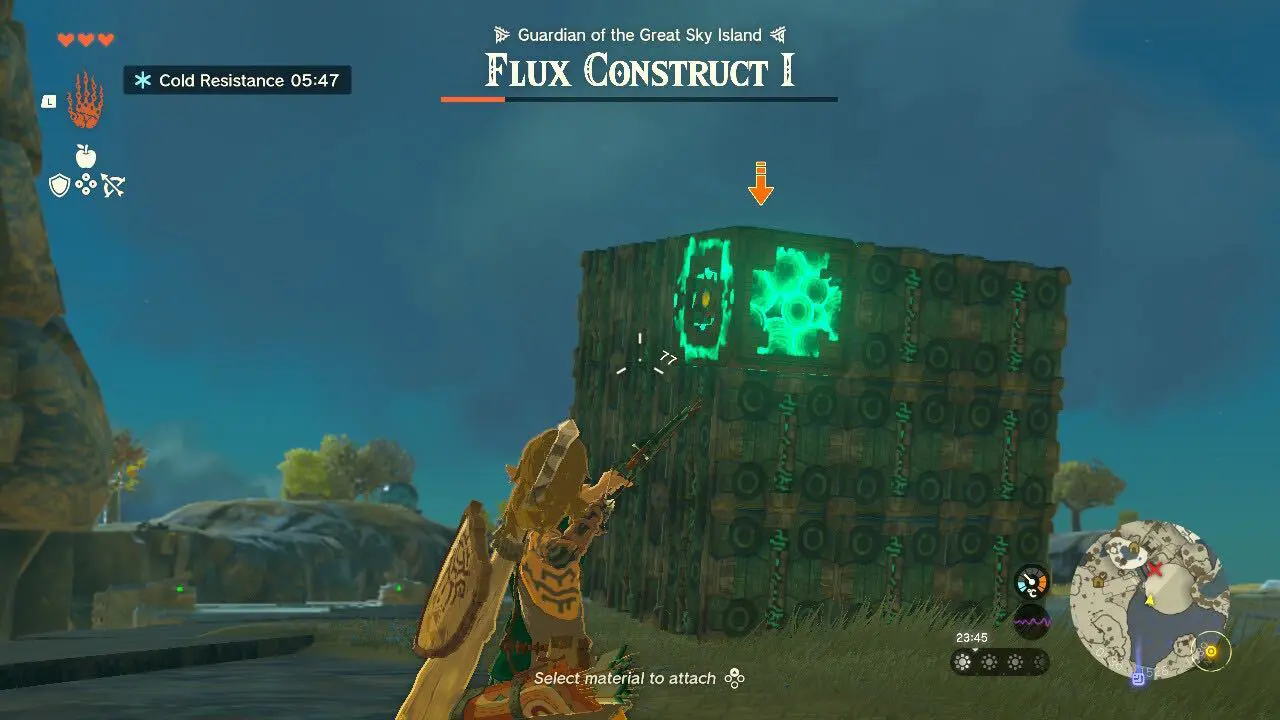Click the red X enemy marker on the minimap
Screen dimensions: 1280x720
(x=1155, y=567)
